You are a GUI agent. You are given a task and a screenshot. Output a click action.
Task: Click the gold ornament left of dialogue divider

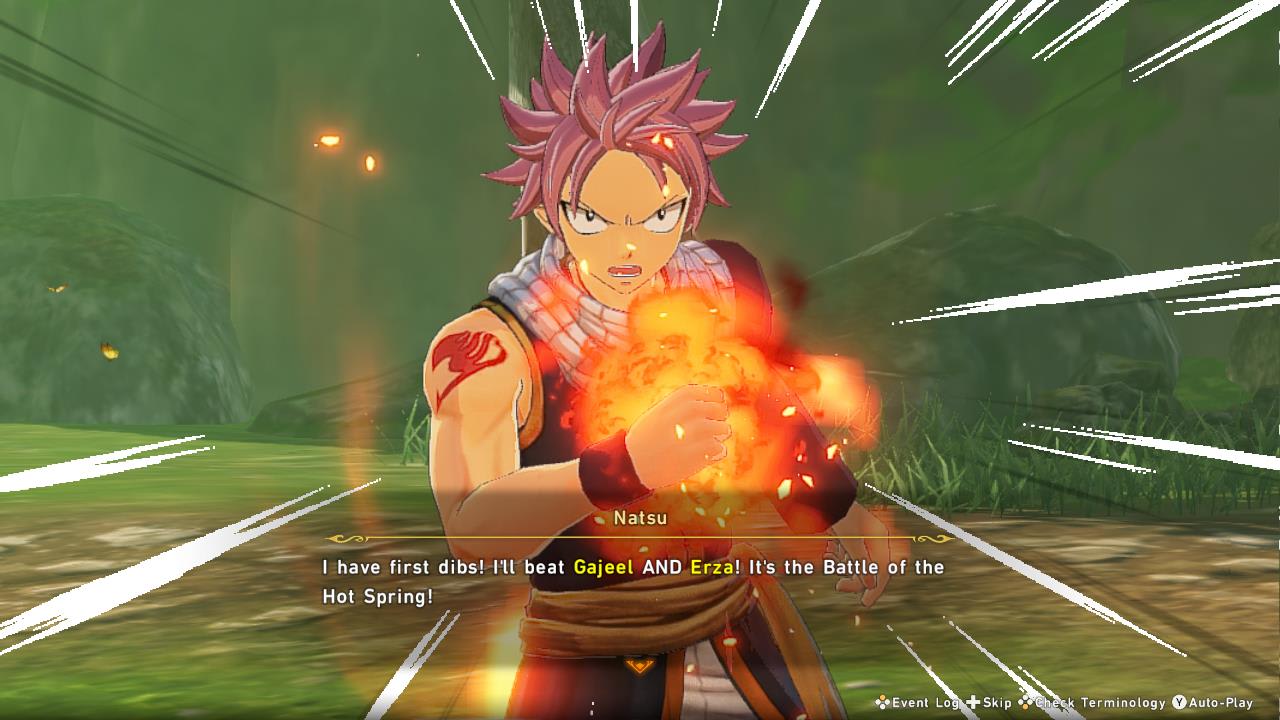point(344,538)
